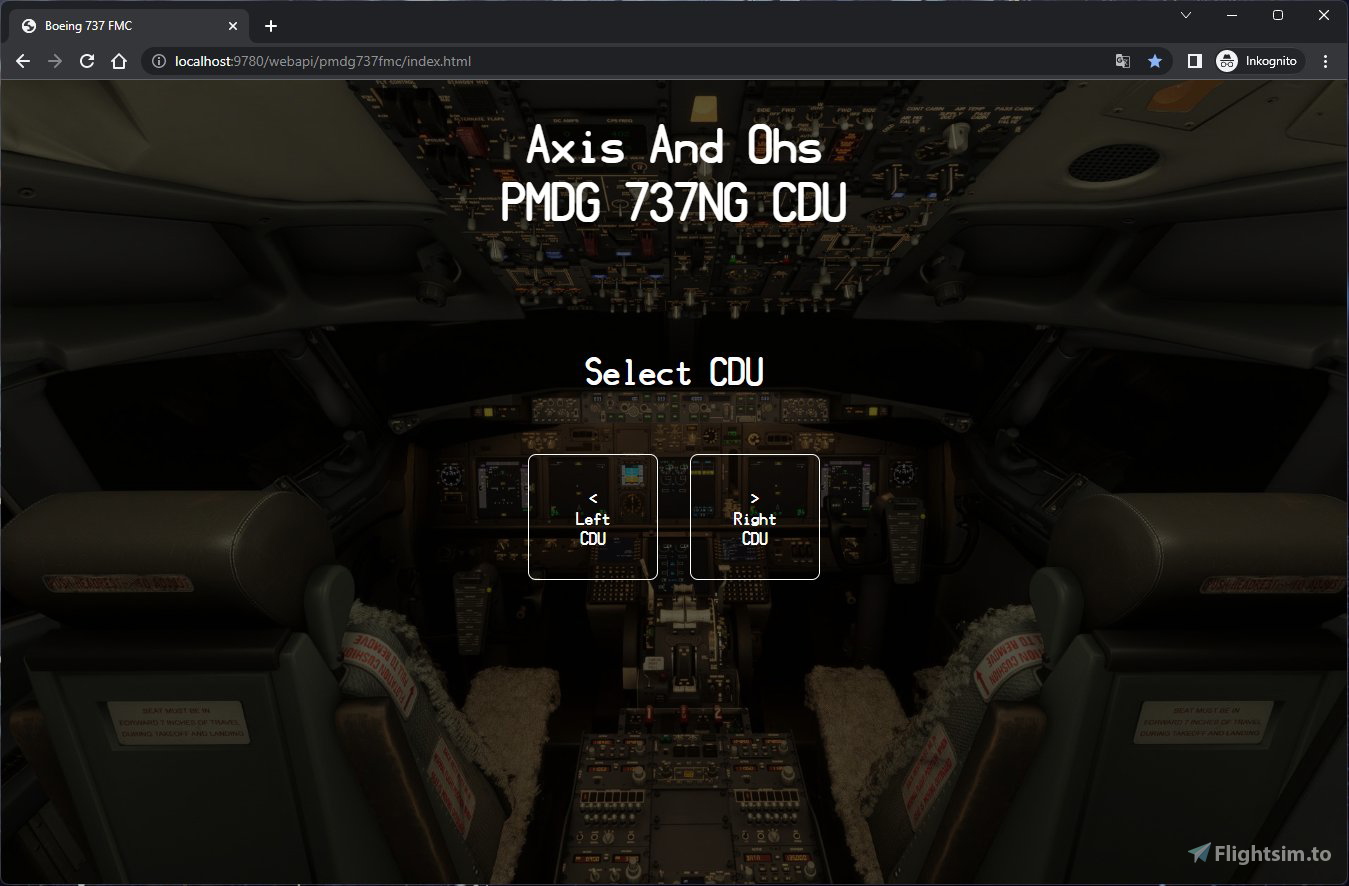The height and width of the screenshot is (886, 1349).
Task: Reload the page with the refresh icon
Action: [87, 61]
